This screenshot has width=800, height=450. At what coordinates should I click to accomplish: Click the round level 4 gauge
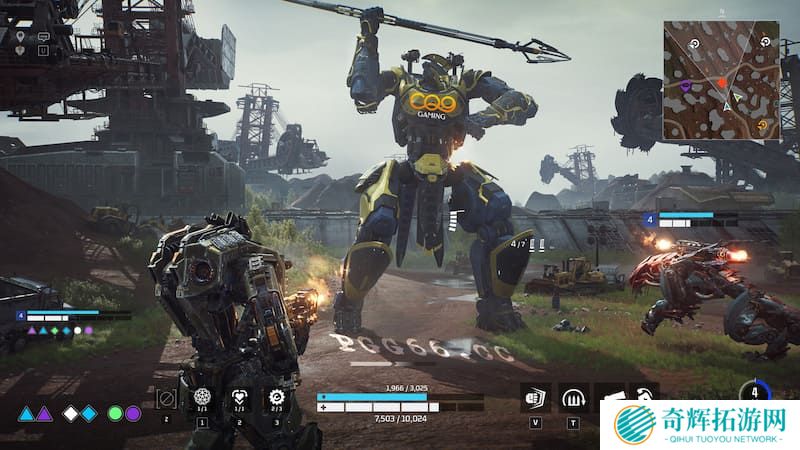[x=754, y=393]
